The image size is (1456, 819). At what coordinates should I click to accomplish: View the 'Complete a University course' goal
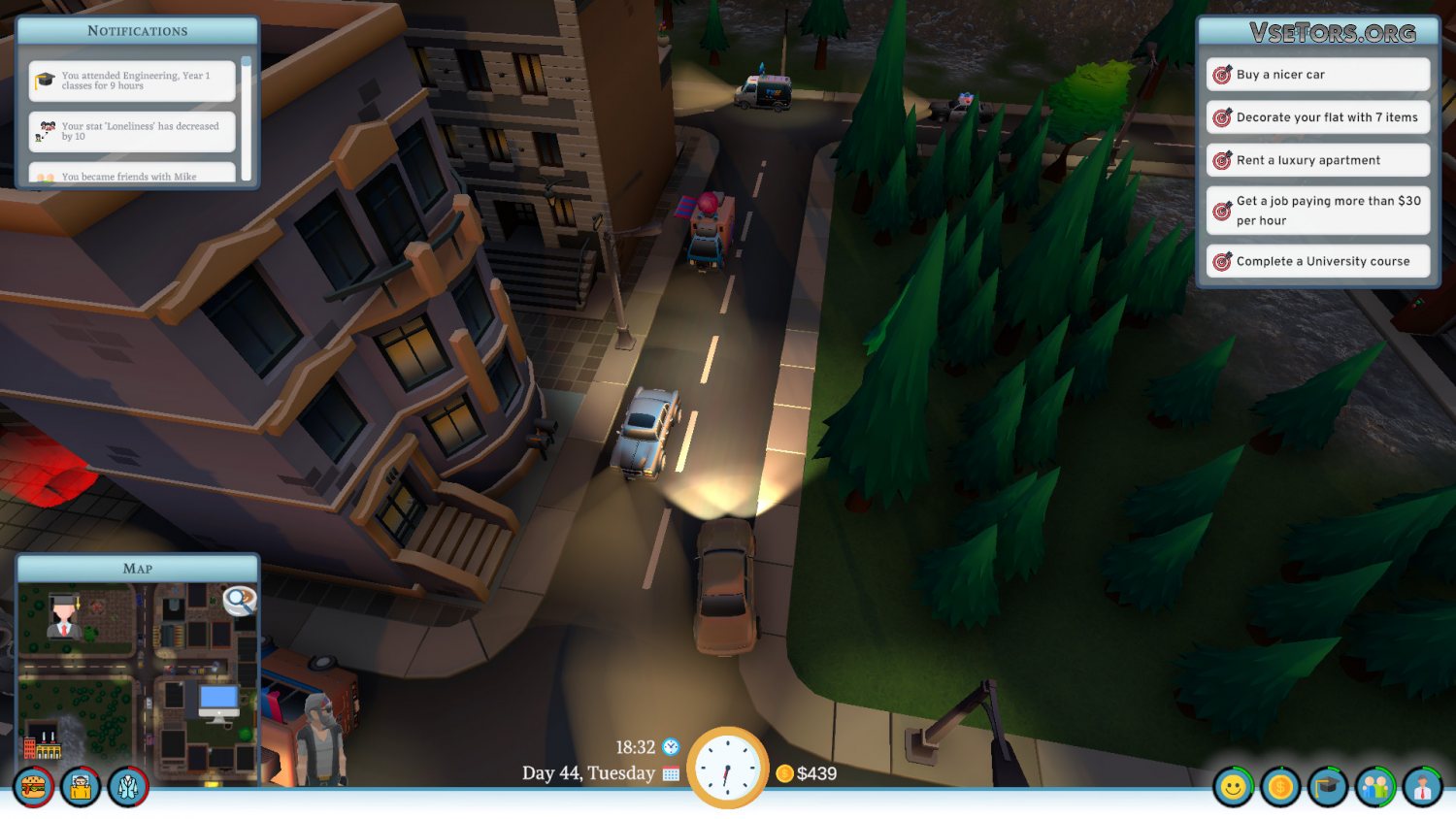coord(1317,261)
